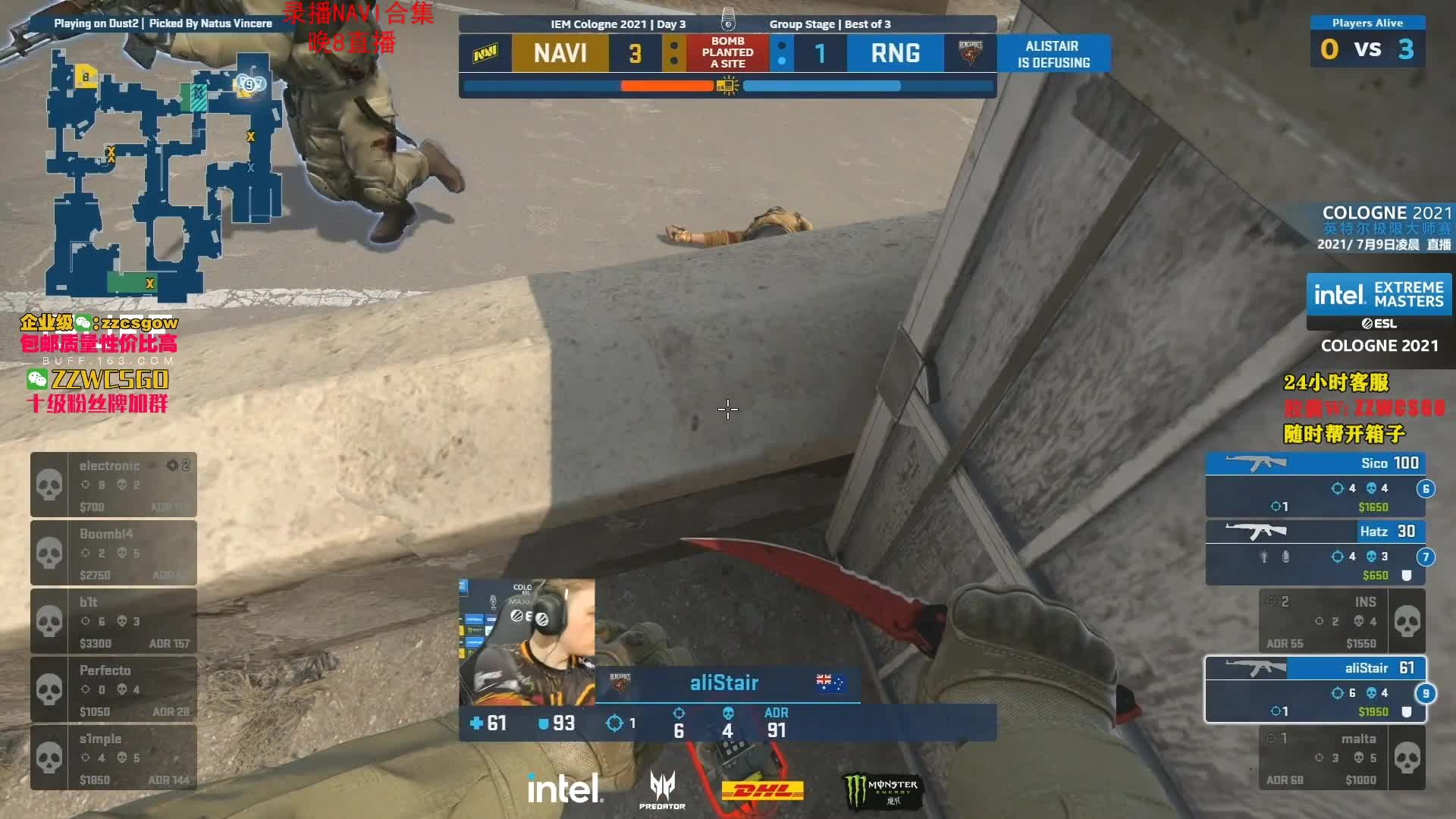Click the Dust2 minimap overview

[x=163, y=174]
